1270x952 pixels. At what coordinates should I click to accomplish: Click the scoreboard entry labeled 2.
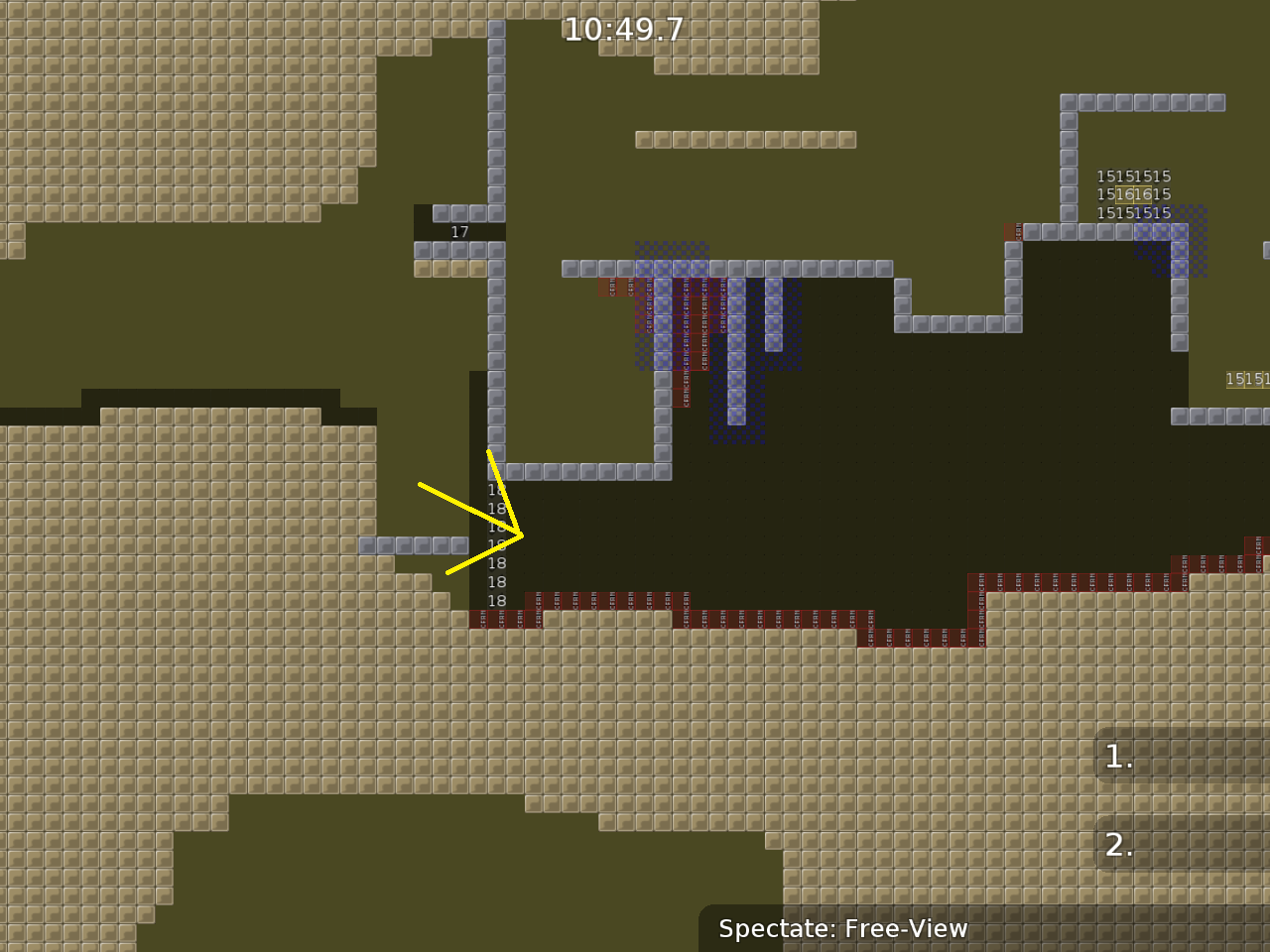[x=1119, y=845]
